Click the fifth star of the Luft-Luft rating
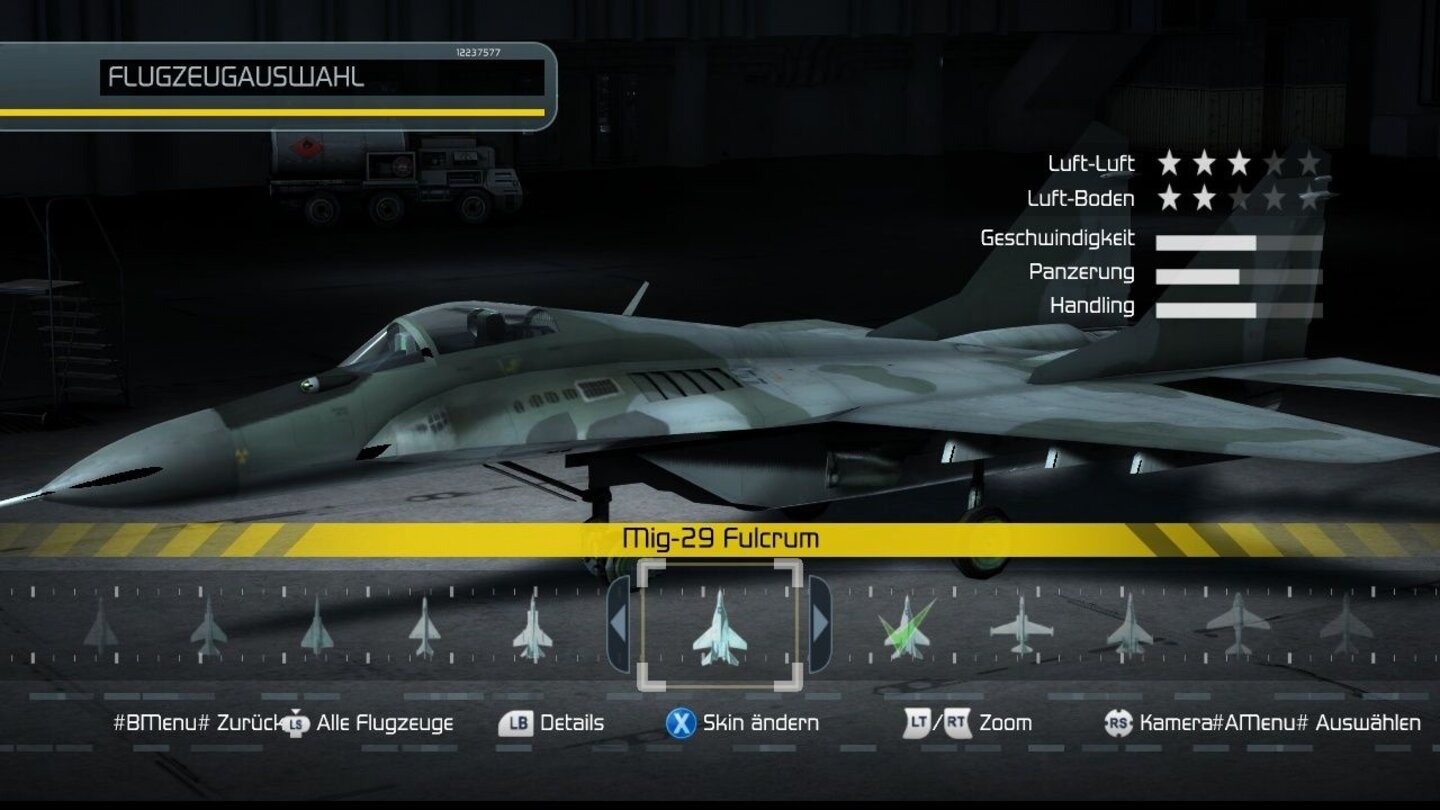 click(x=1311, y=164)
